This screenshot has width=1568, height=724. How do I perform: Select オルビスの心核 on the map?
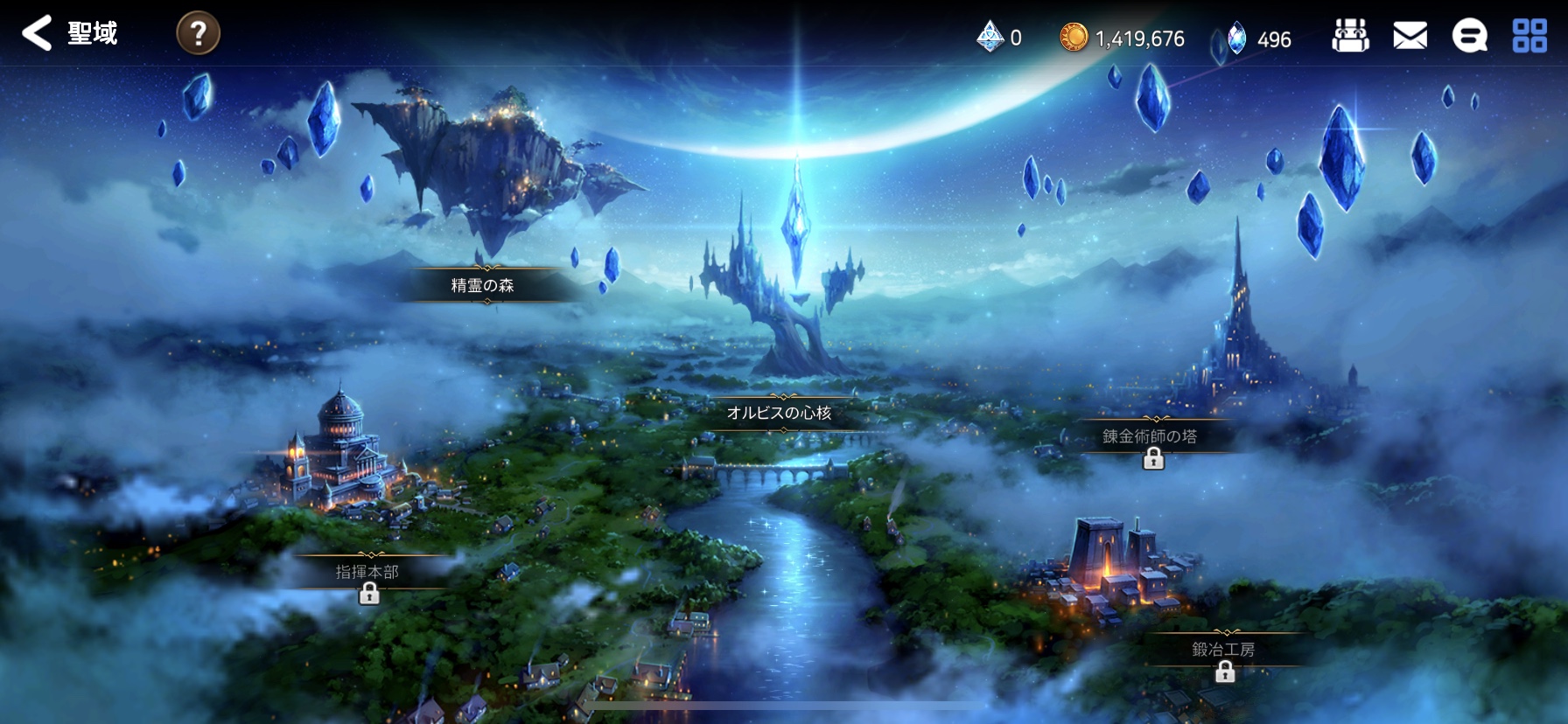pos(779,413)
